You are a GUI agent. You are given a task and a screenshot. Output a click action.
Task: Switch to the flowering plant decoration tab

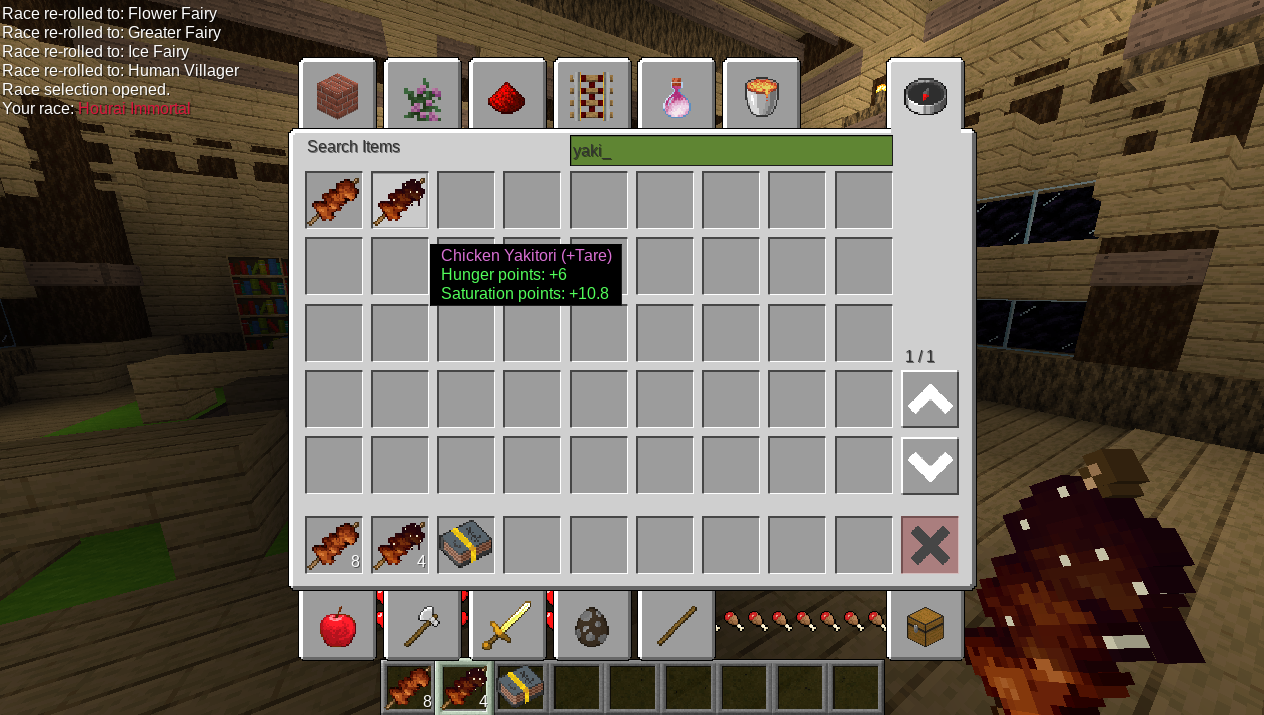[423, 96]
